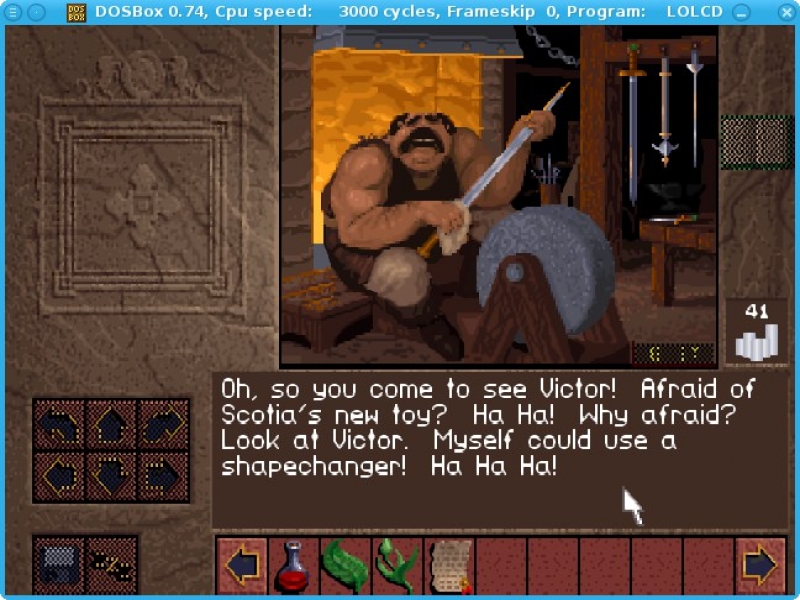
Task: Pick the broad green leaf item
Action: 344,566
